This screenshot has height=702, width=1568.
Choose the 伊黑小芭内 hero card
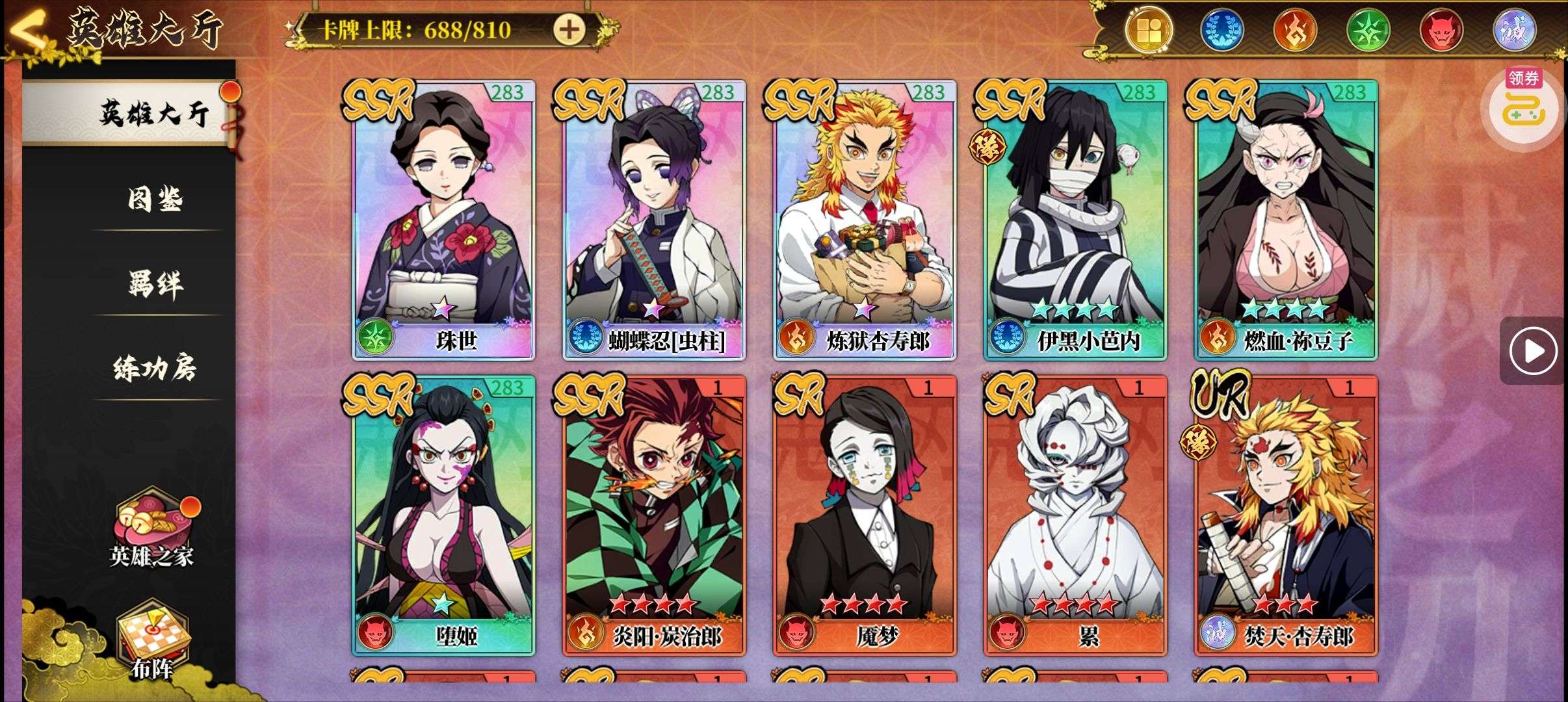click(x=1075, y=220)
